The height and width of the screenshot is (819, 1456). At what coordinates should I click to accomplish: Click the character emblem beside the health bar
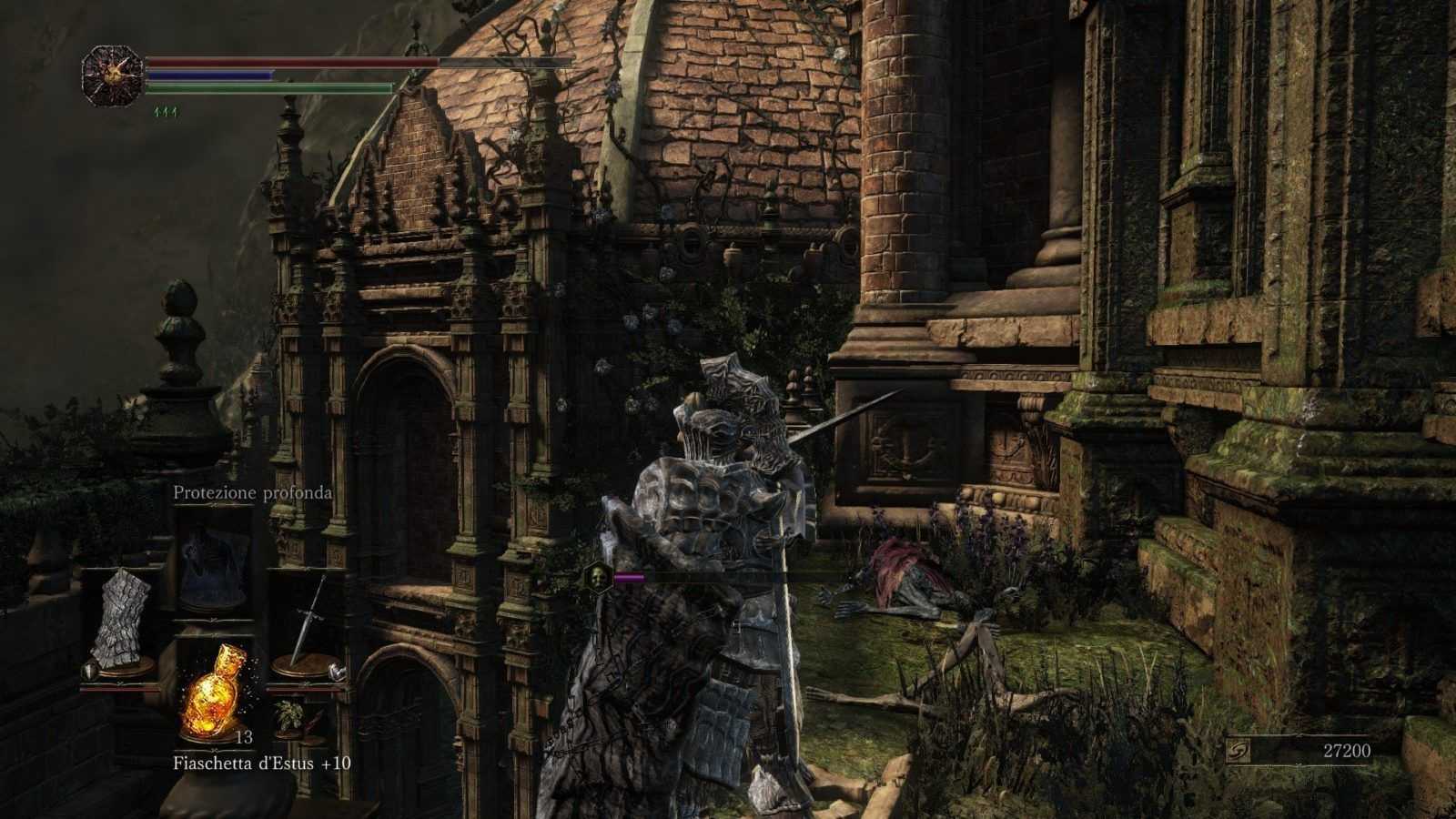click(113, 76)
